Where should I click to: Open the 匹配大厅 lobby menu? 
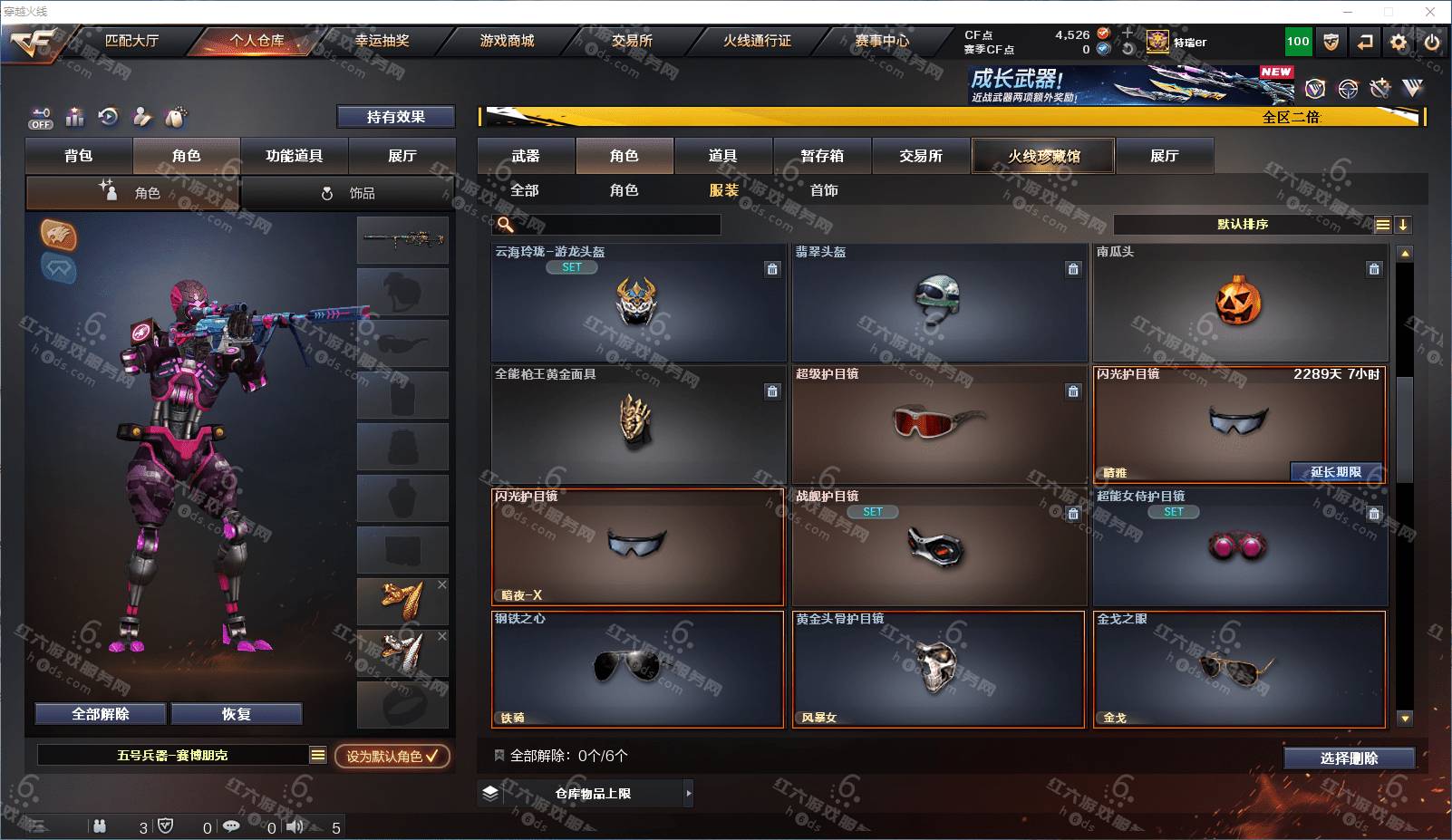tap(131, 41)
